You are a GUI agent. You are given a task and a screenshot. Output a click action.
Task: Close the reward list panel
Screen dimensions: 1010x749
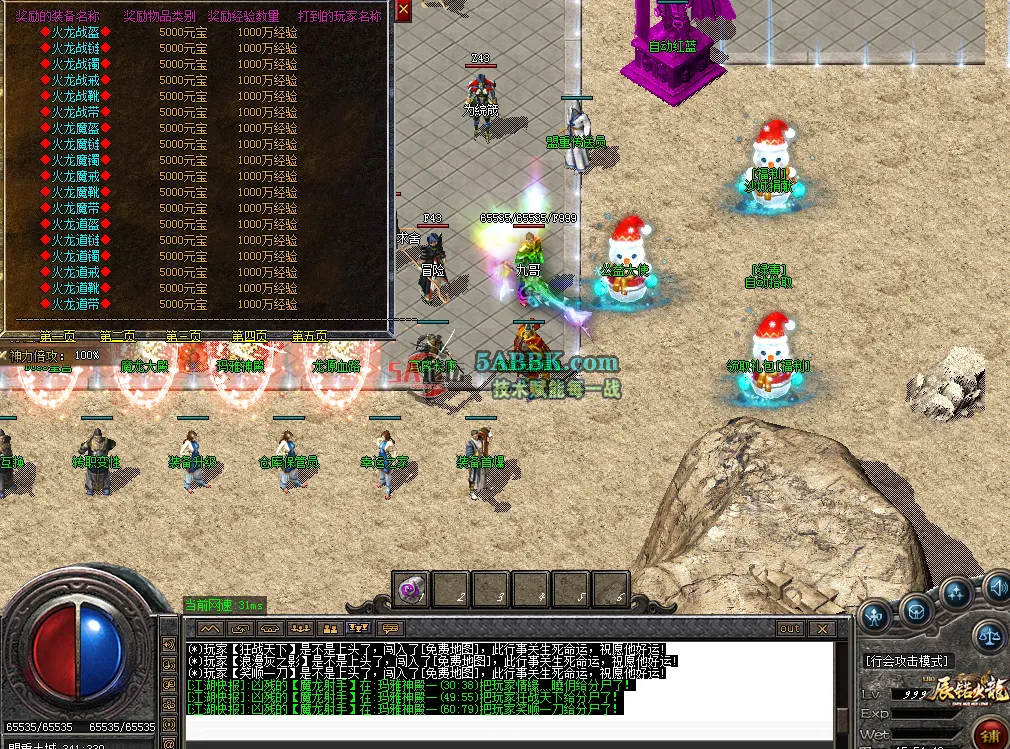(x=403, y=10)
